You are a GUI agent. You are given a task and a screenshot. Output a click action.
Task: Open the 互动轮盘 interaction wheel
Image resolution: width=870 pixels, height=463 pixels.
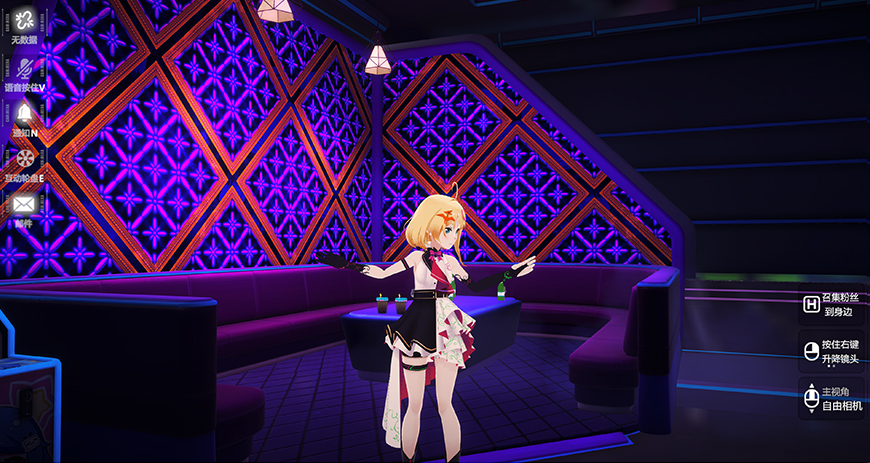pos(24,158)
